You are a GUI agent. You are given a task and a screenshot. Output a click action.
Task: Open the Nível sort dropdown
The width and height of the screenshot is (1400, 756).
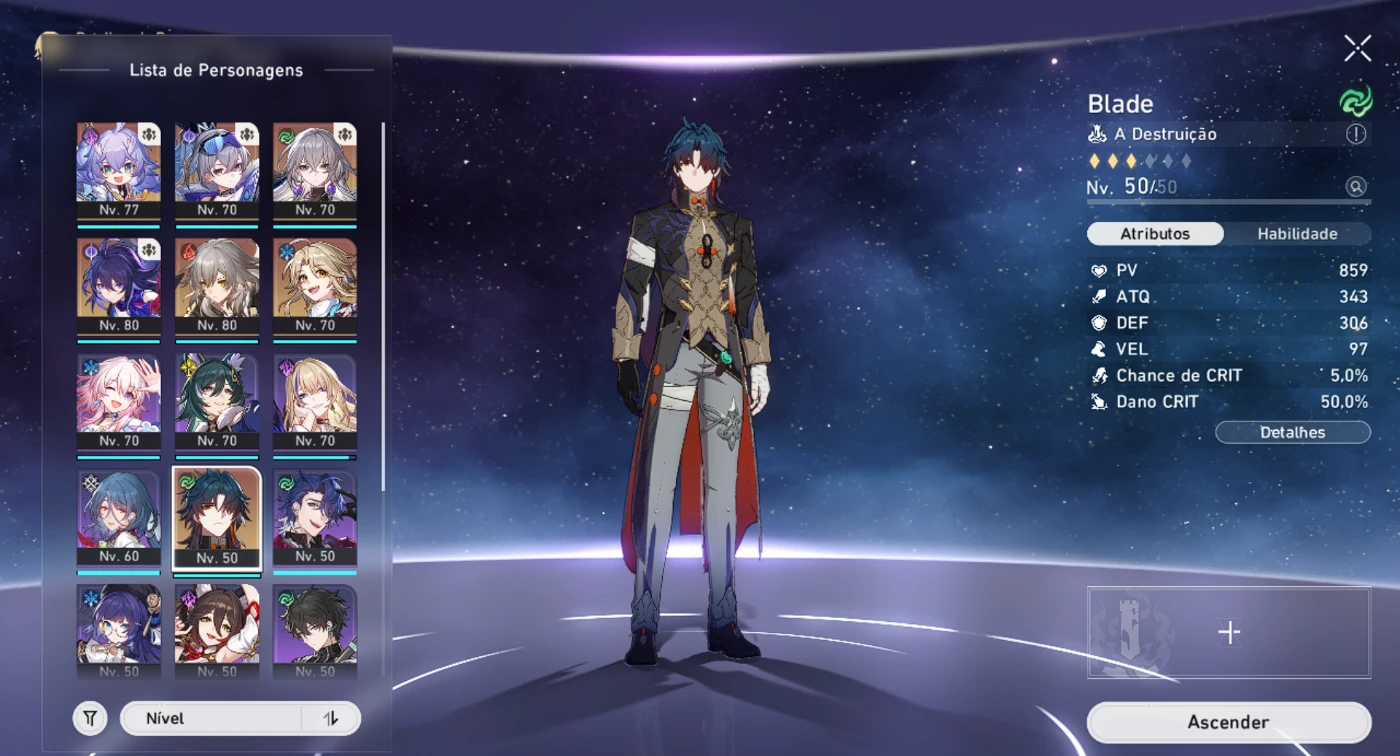(x=210, y=718)
